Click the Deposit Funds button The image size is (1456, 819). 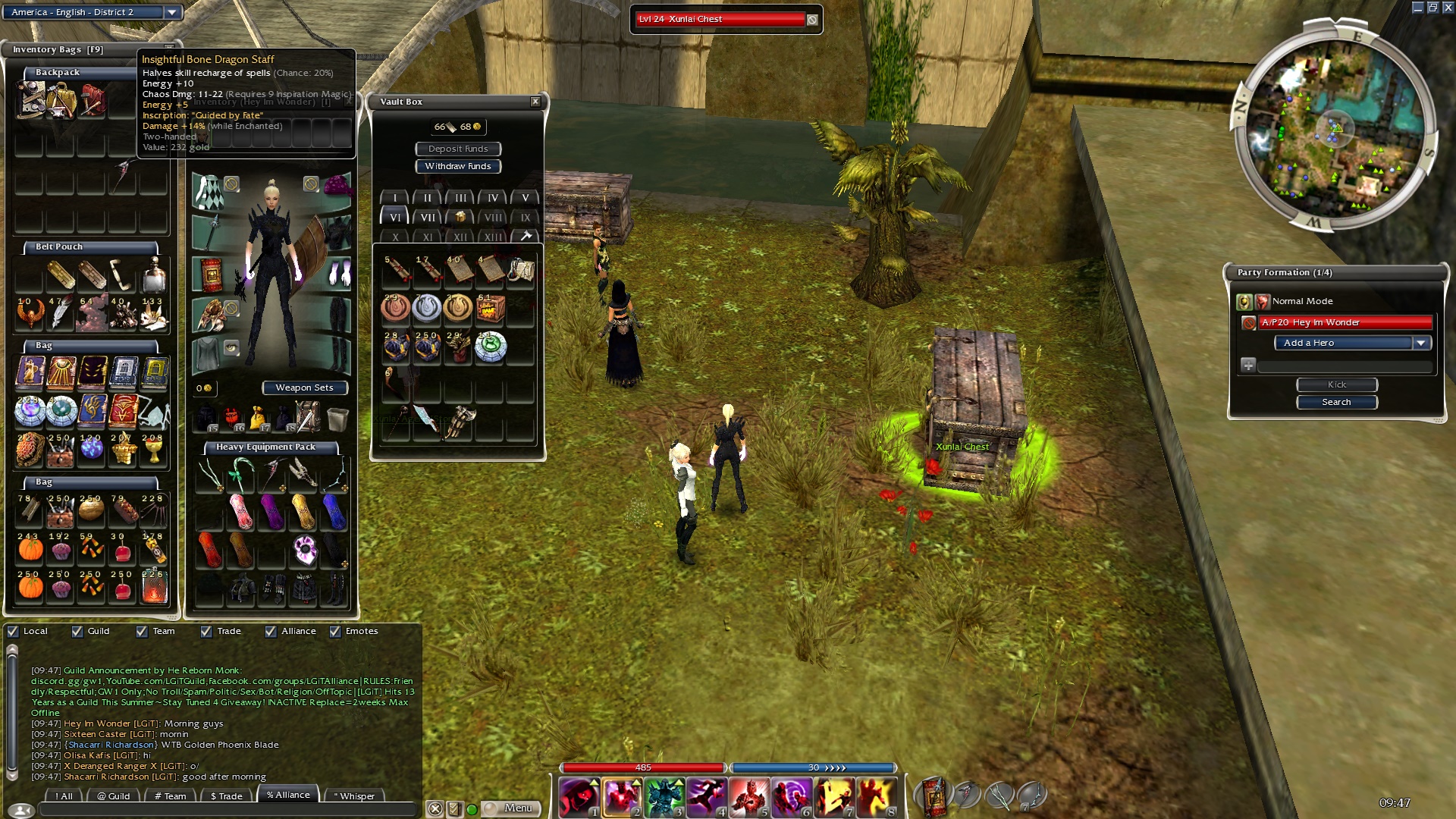pos(458,149)
